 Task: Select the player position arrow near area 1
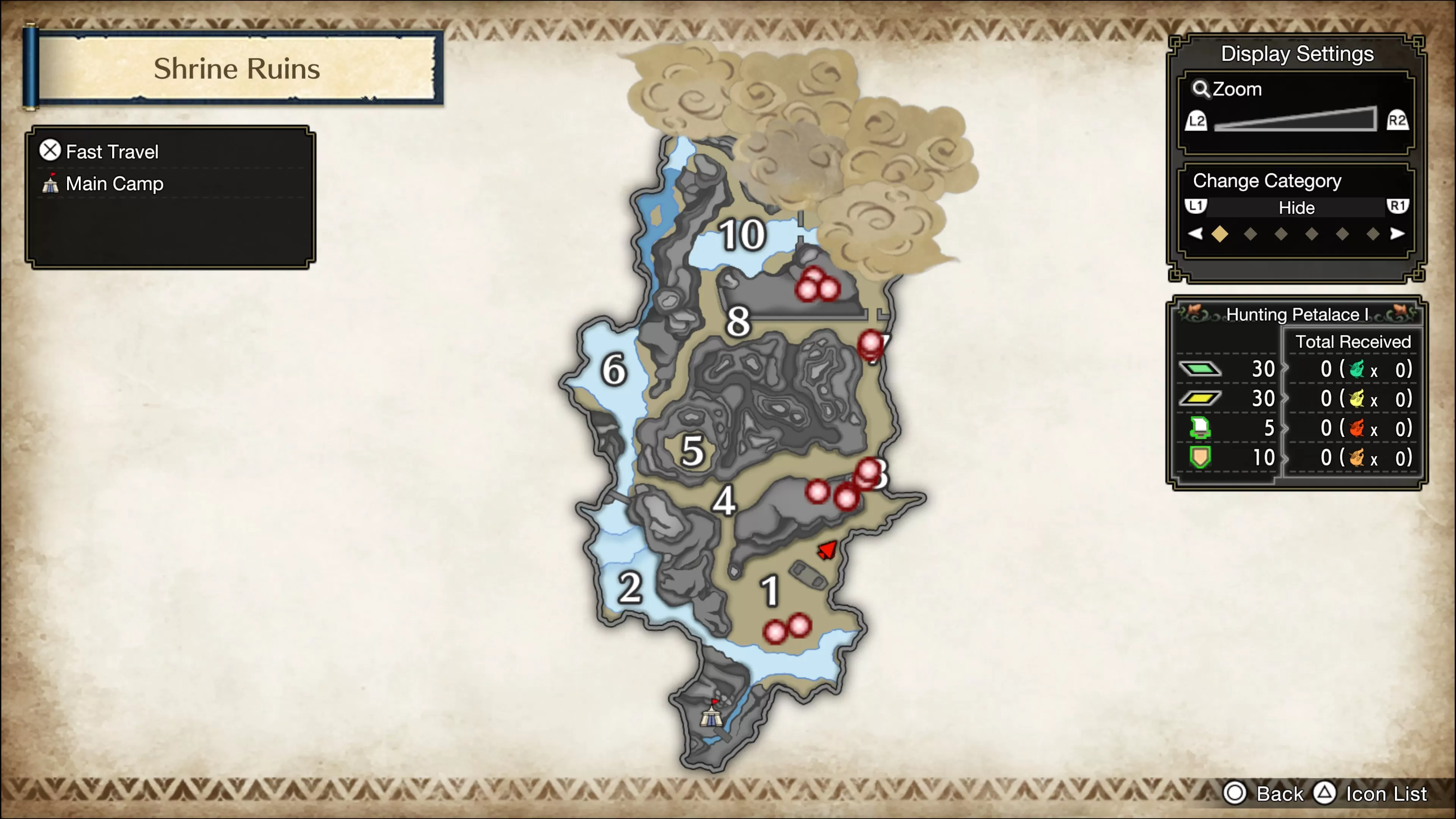click(826, 549)
